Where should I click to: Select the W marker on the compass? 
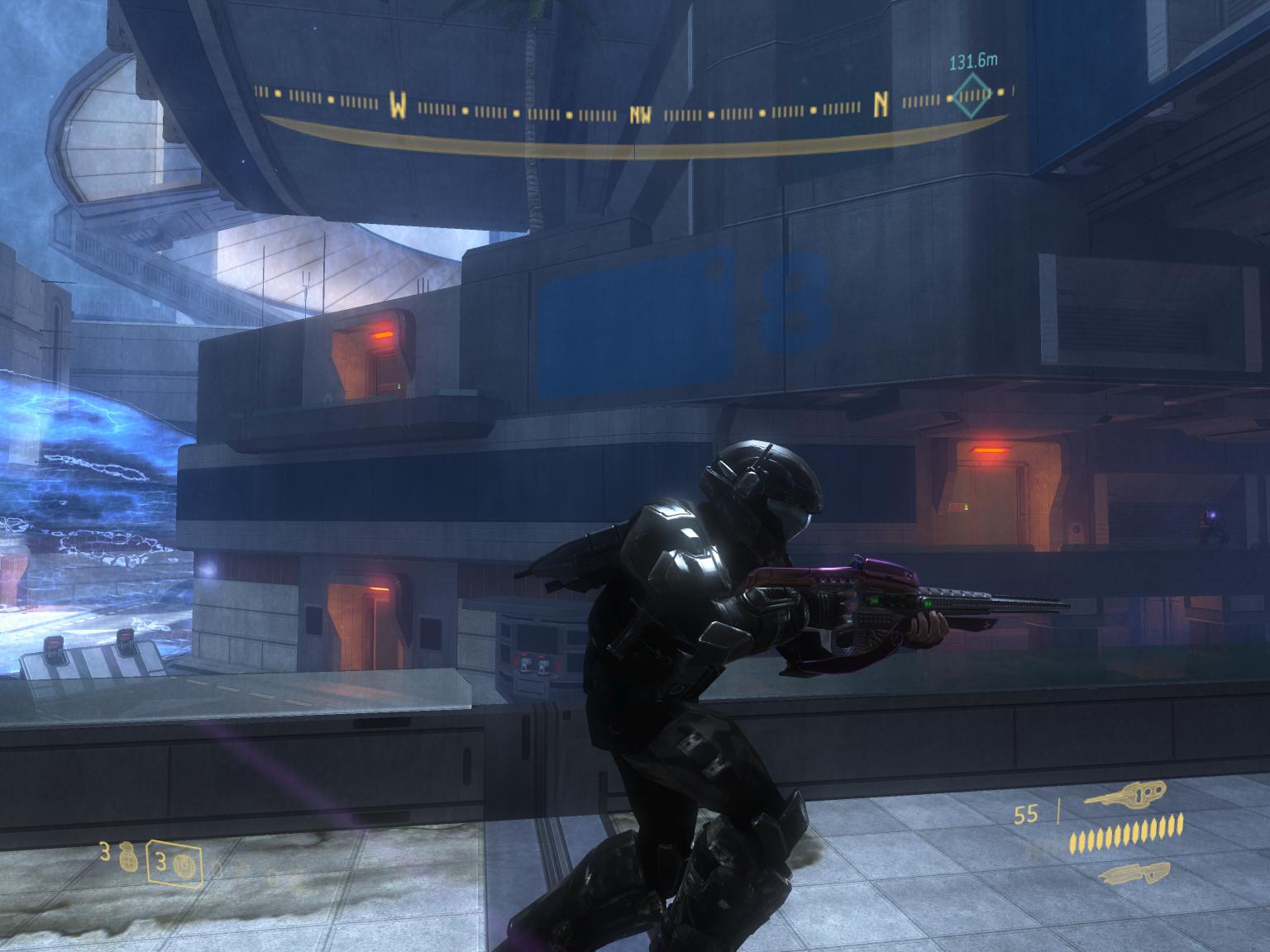point(399,105)
